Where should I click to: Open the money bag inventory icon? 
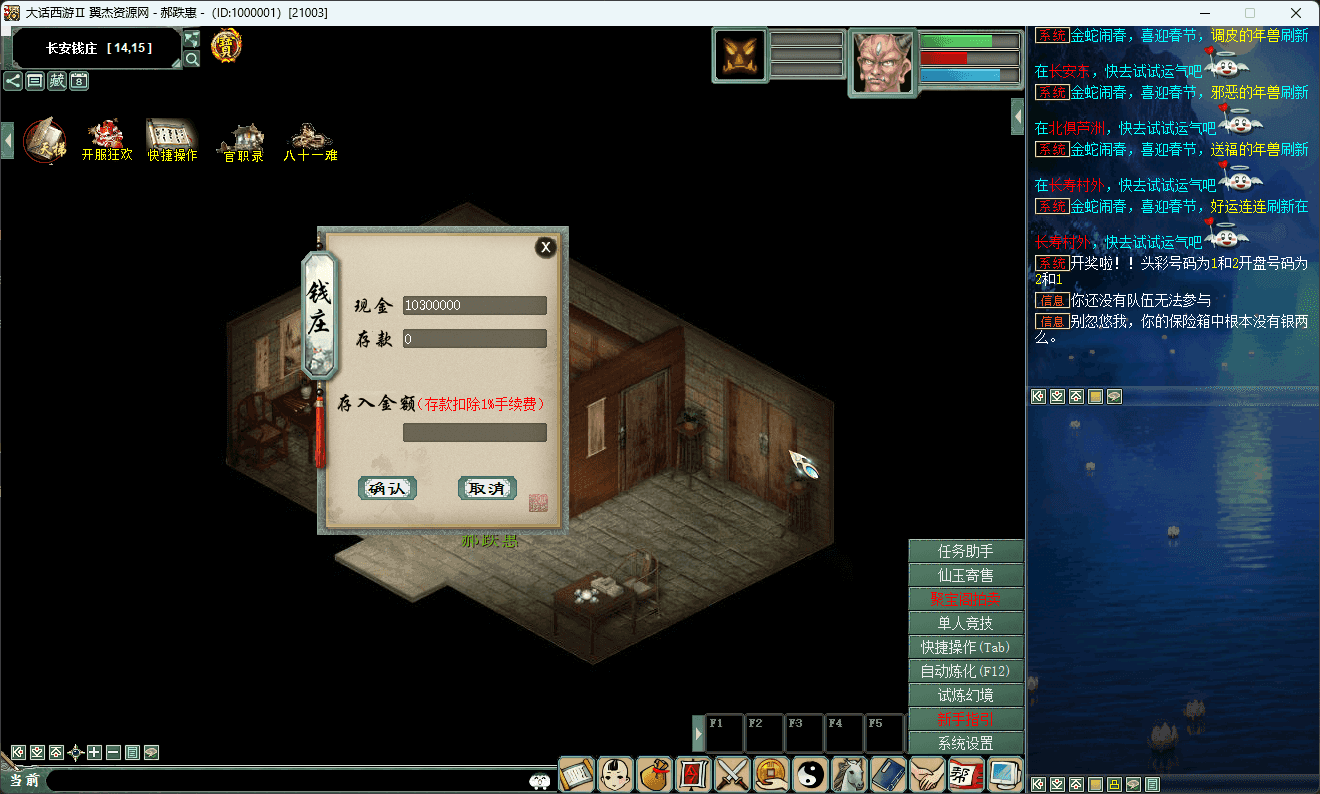click(x=655, y=774)
